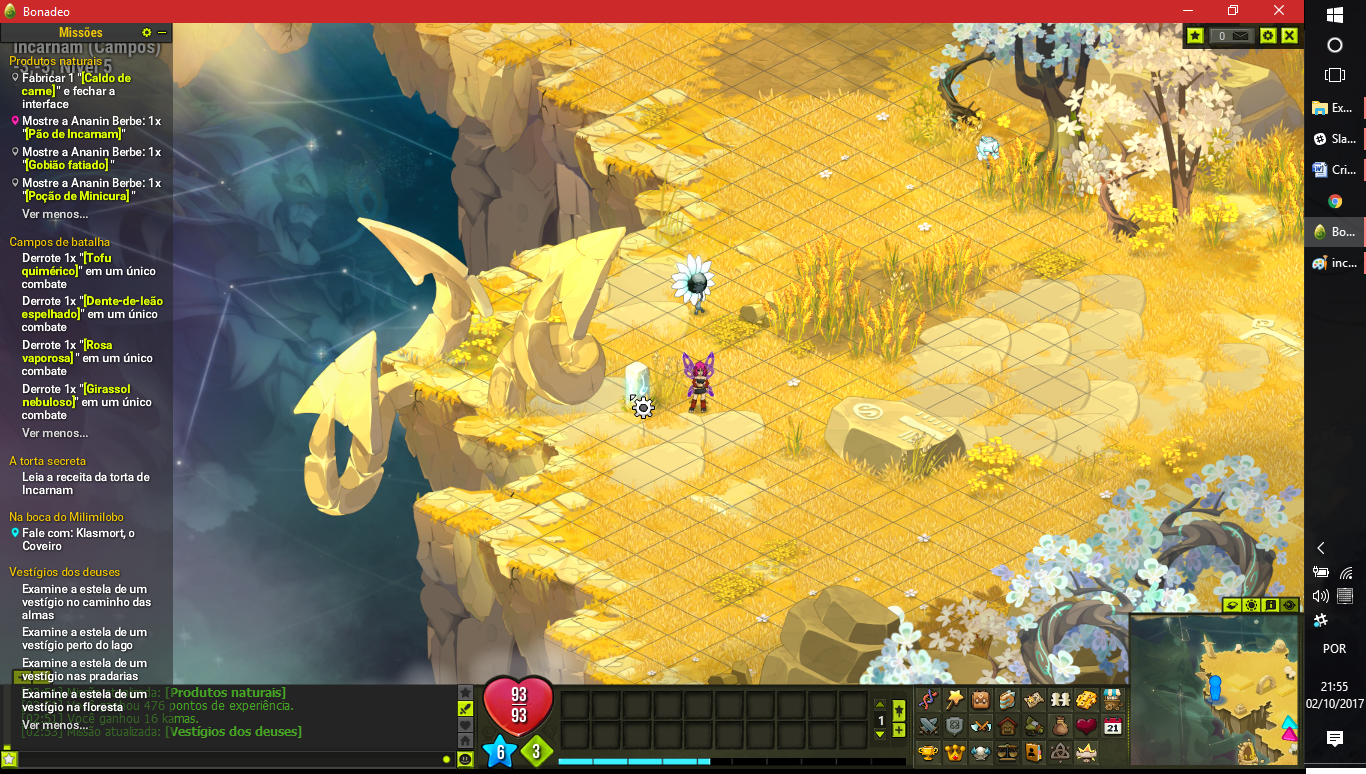Open the settings gear button at top right

(1268, 36)
